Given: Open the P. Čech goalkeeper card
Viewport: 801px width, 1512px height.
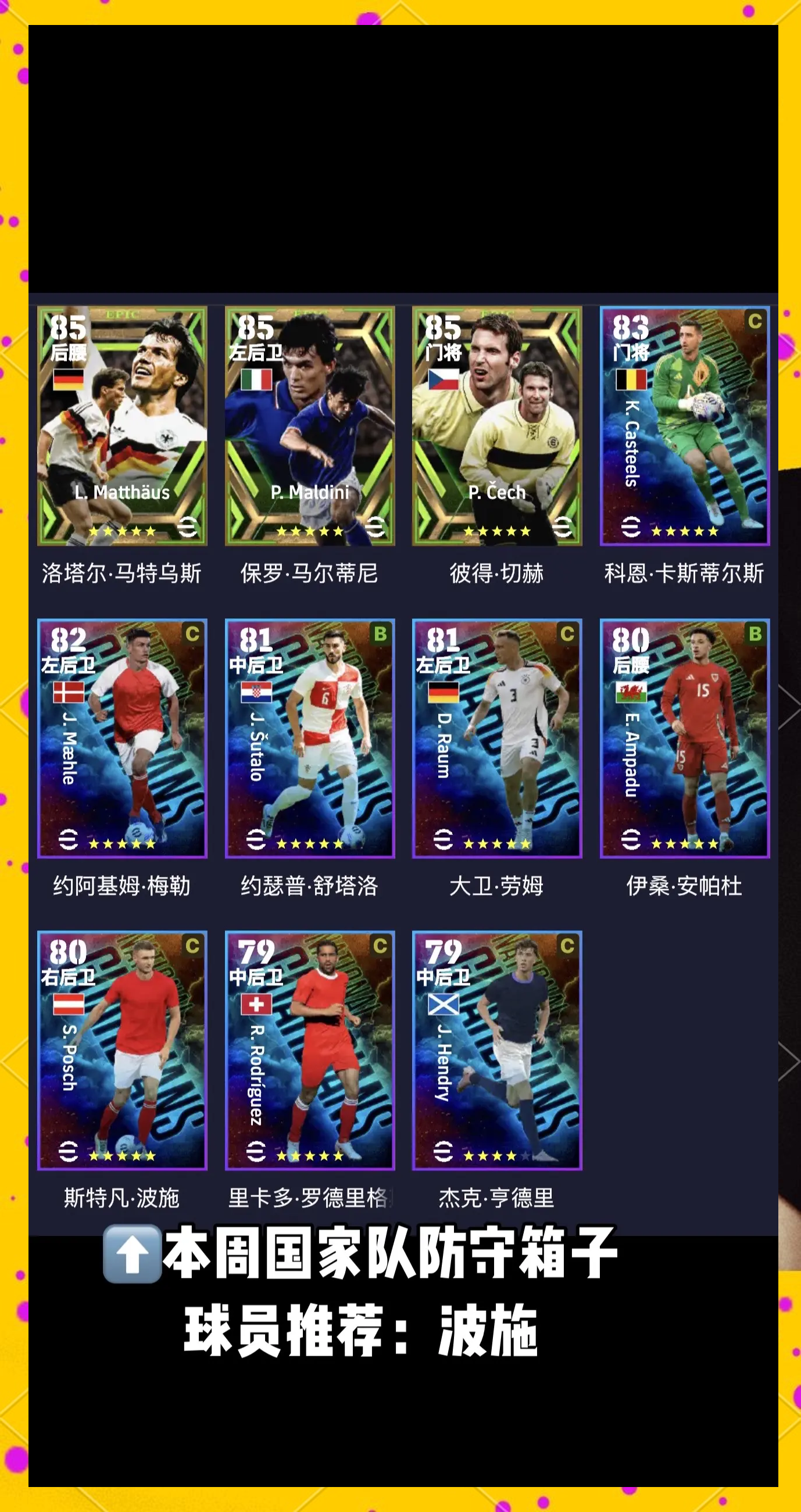Looking at the screenshot, I should pos(497,426).
